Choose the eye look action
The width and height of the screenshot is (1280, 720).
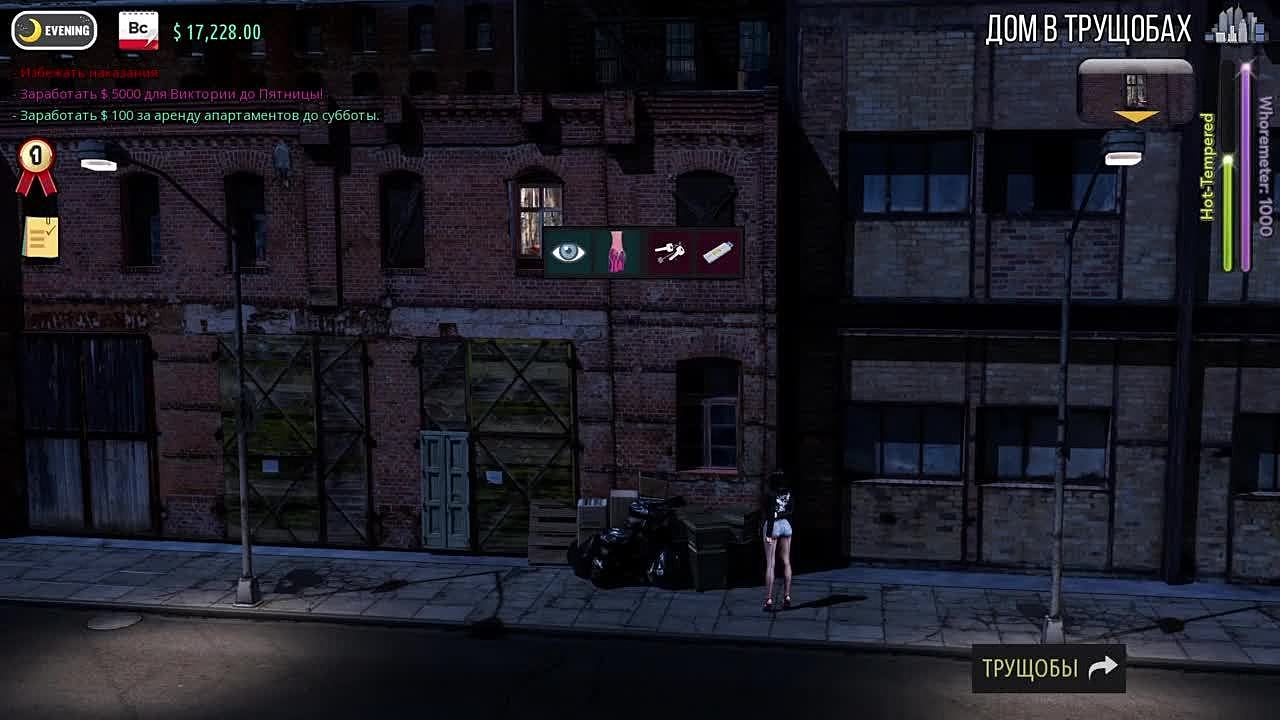click(x=568, y=252)
